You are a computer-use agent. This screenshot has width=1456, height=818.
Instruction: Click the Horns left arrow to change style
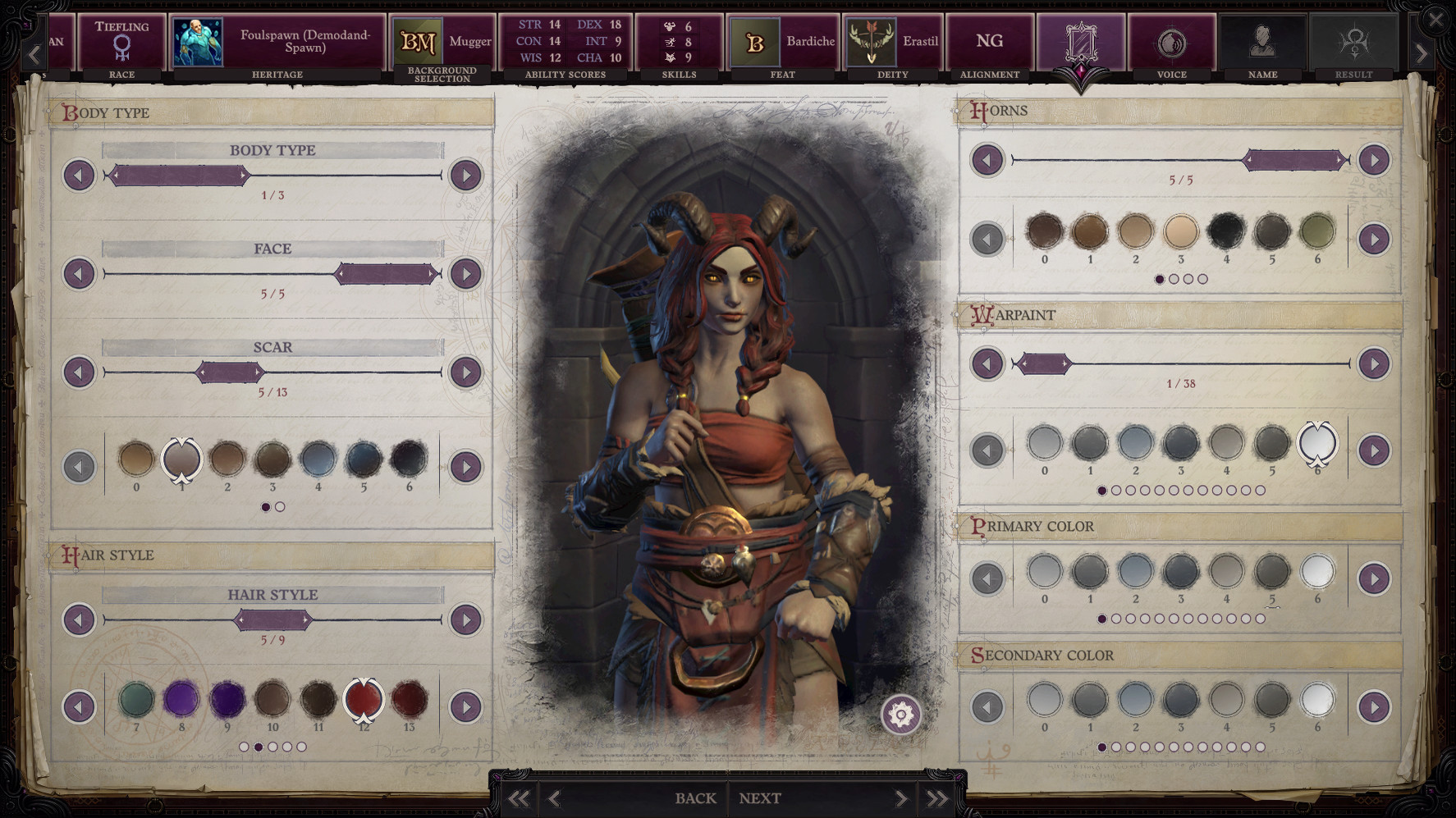click(x=987, y=160)
